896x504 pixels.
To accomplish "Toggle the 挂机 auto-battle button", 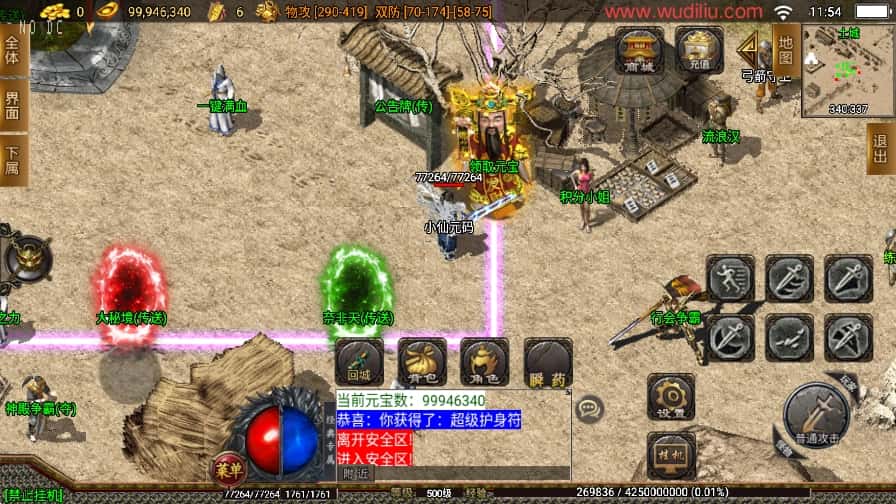I will click(671, 455).
